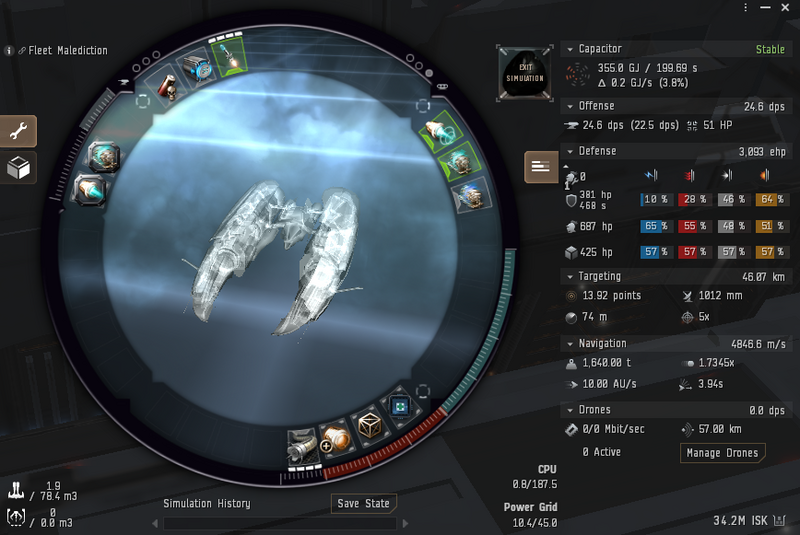Viewport: 800px width, 535px height.
Task: Open the cargo hold capacity icon
Action: pos(16,490)
